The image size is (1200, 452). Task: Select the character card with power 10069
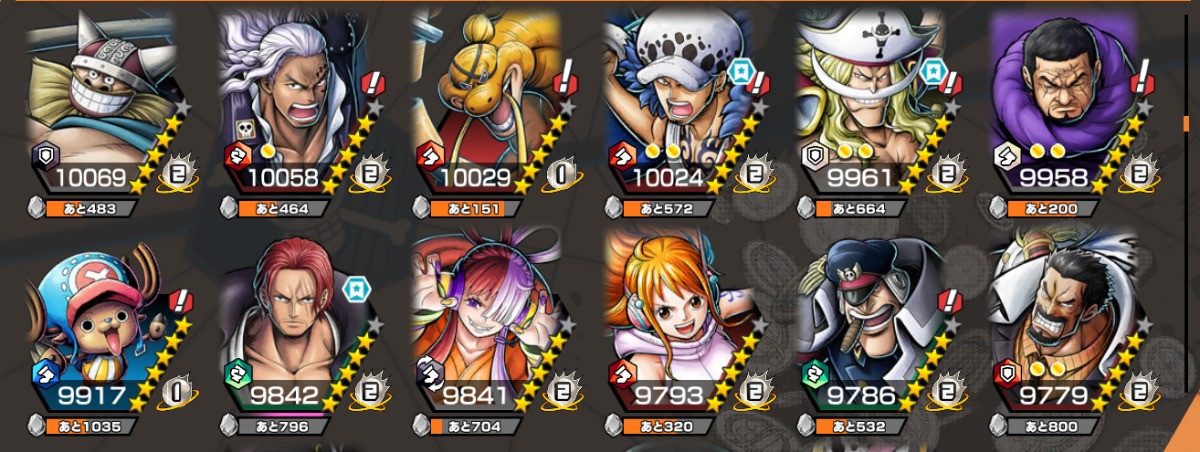(100, 100)
